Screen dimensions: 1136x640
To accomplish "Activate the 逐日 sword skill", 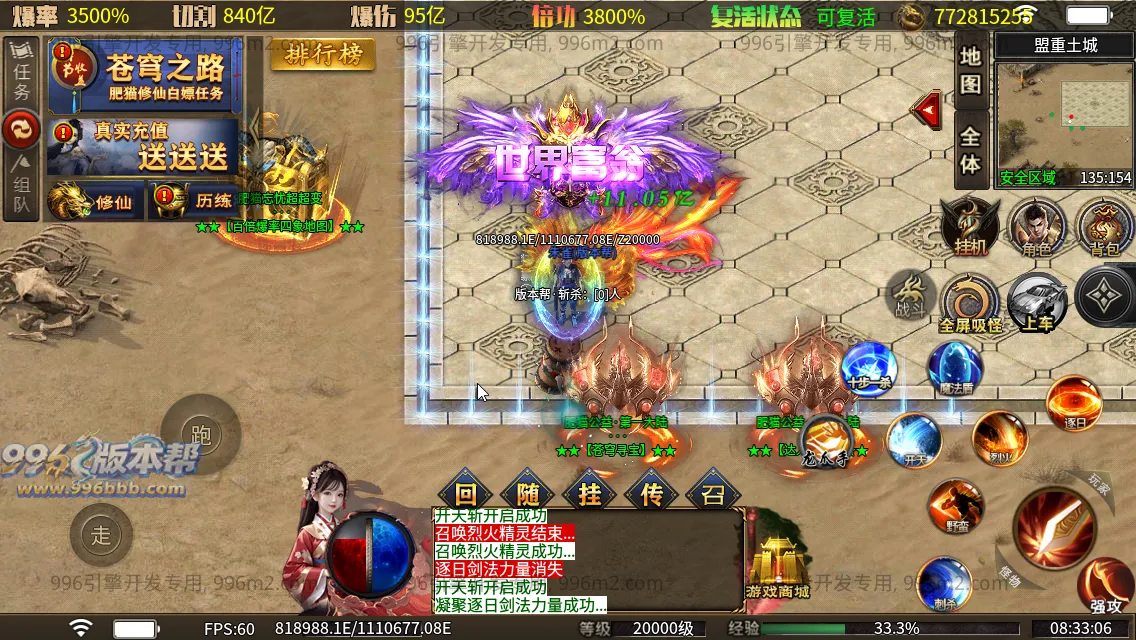I will pyautogui.click(x=1074, y=402).
